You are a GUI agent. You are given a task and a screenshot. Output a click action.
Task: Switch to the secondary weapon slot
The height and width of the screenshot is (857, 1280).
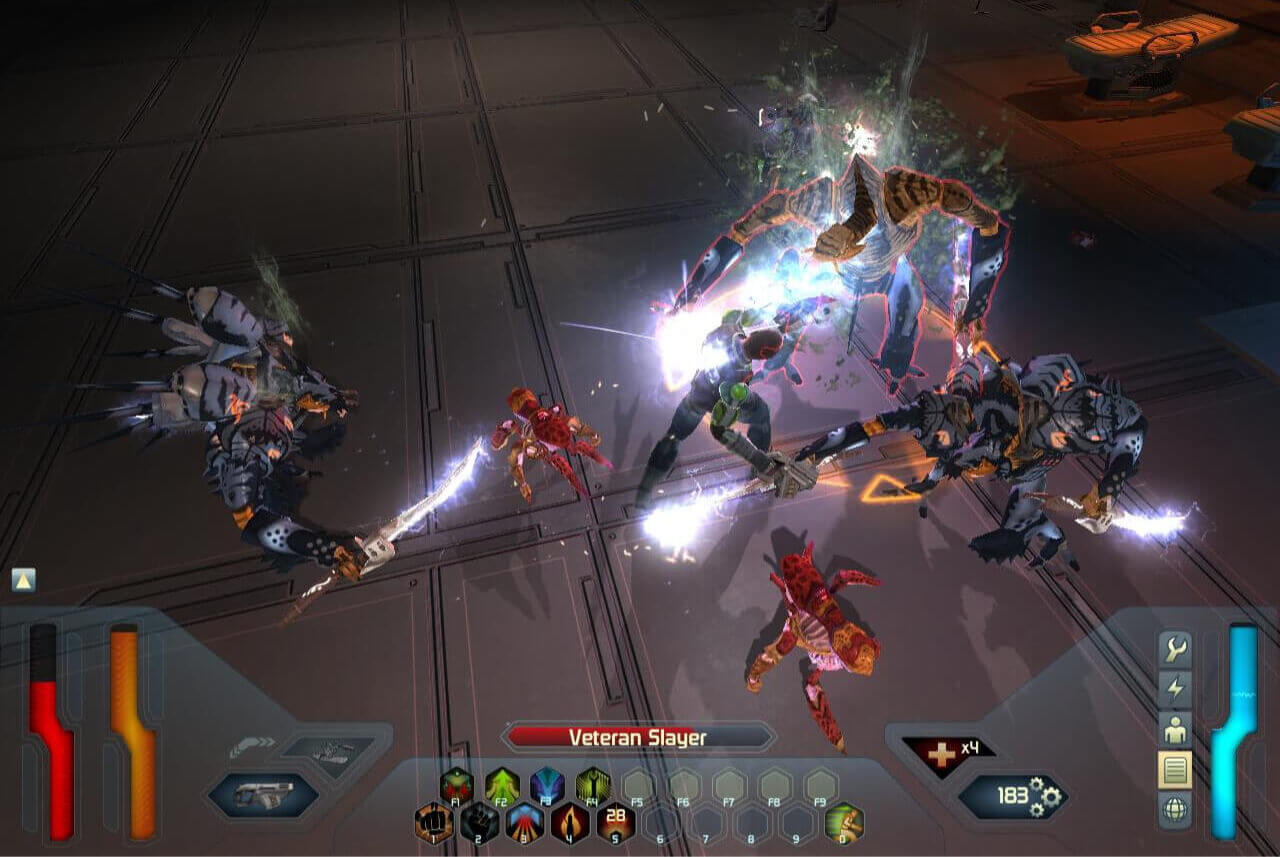click(x=328, y=752)
